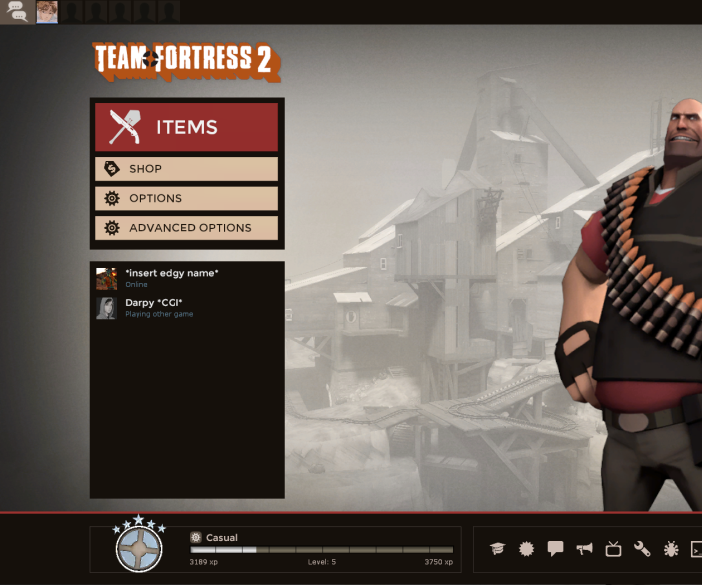Viewport: 702px width, 585px height.
Task: Click the gear icon beside Casual
Action: (196, 537)
